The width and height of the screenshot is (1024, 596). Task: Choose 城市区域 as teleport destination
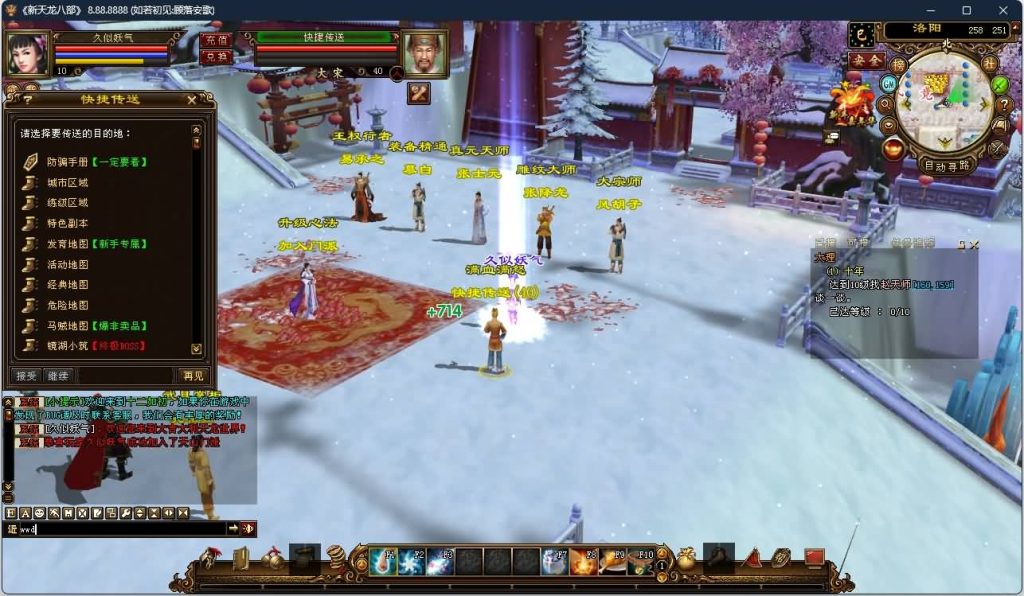68,183
